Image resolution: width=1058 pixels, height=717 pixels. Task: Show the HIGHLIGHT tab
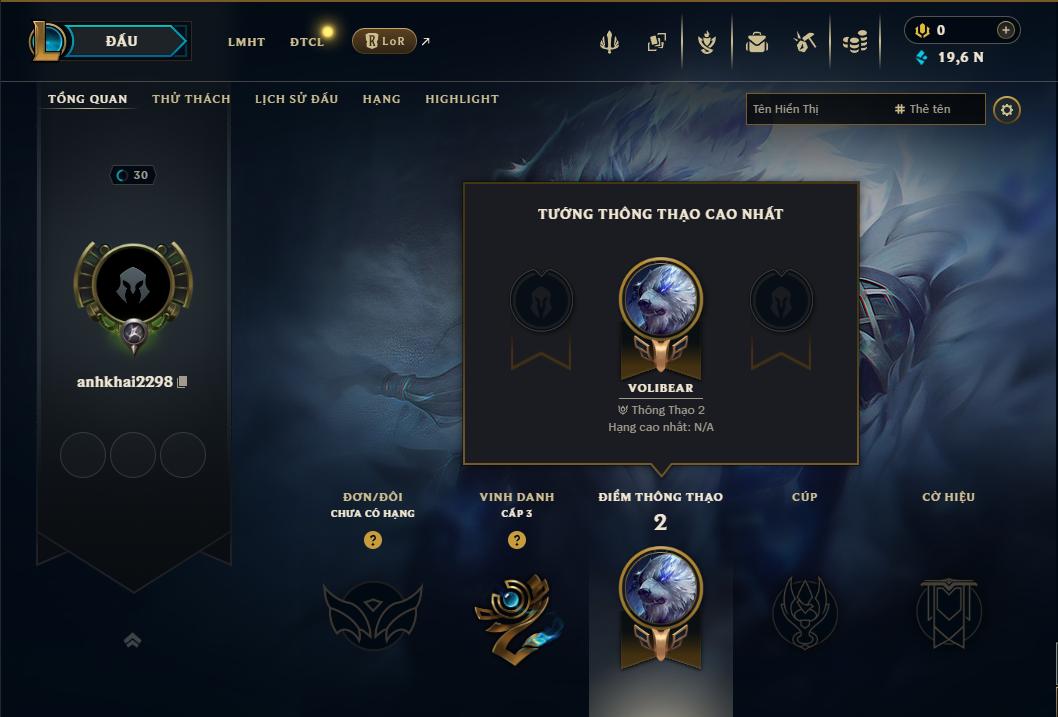[461, 99]
